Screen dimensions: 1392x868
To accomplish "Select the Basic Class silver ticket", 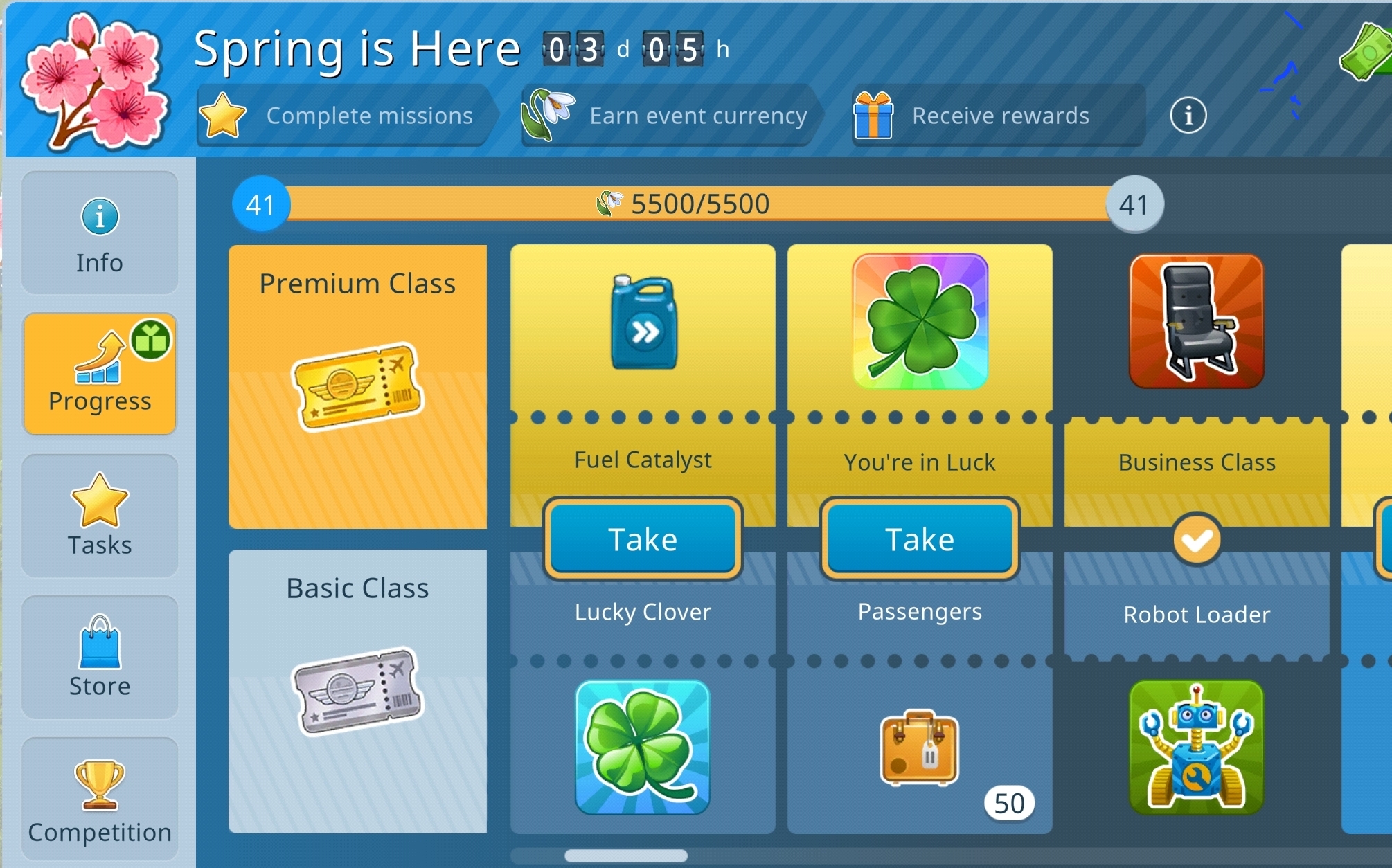I will coord(357,691).
